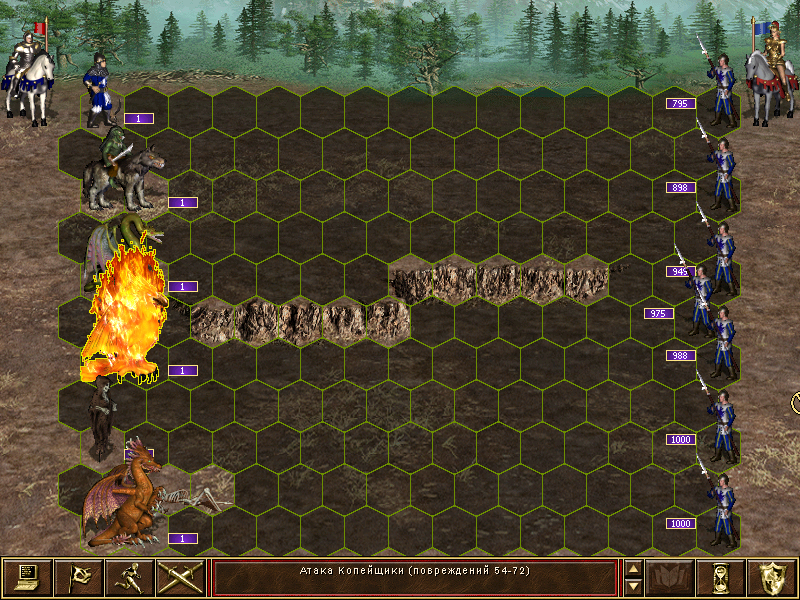The height and width of the screenshot is (600, 800).
Task: Open the combat options menu
Action: click(x=27, y=577)
